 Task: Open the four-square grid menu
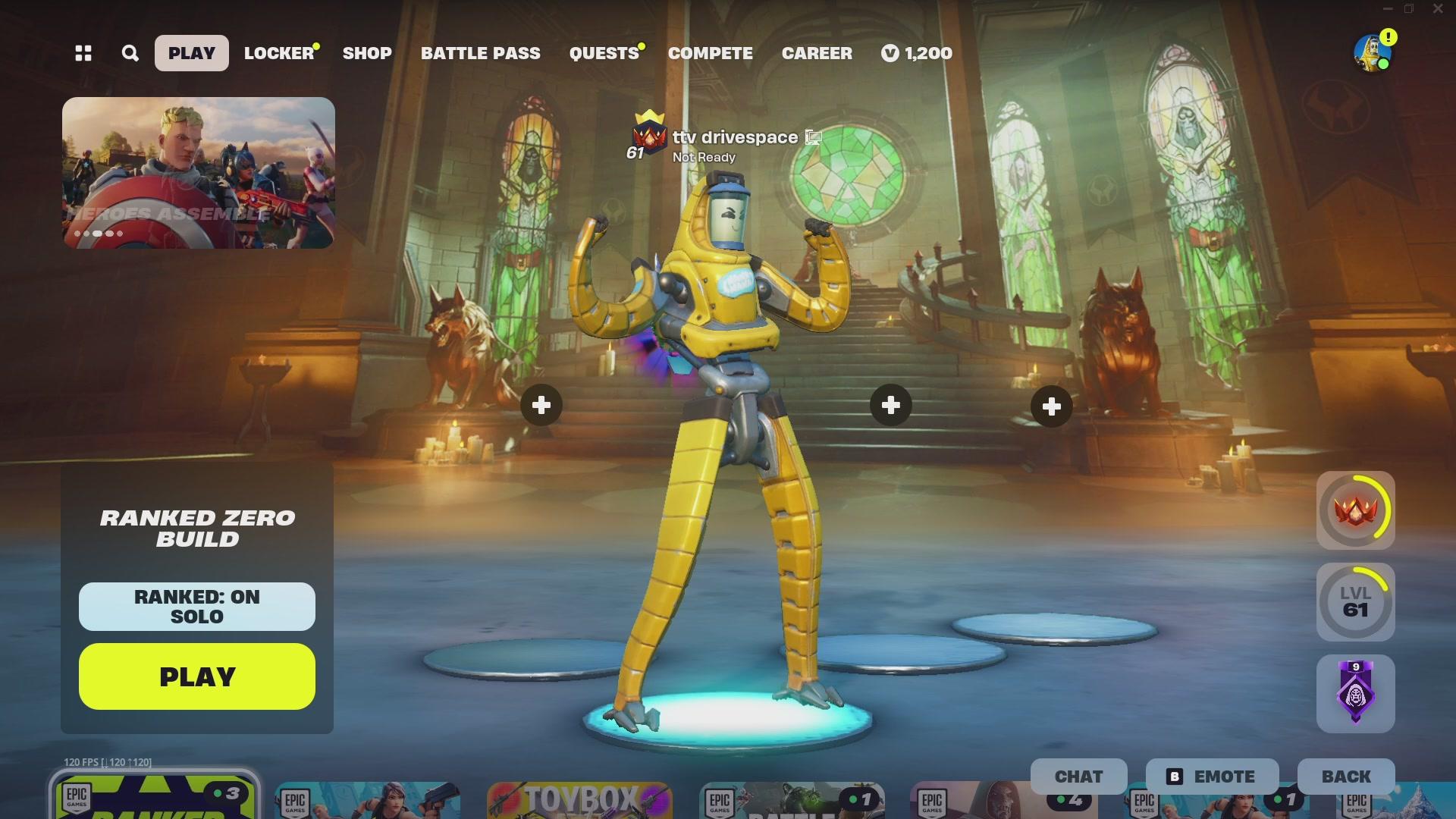tap(83, 53)
